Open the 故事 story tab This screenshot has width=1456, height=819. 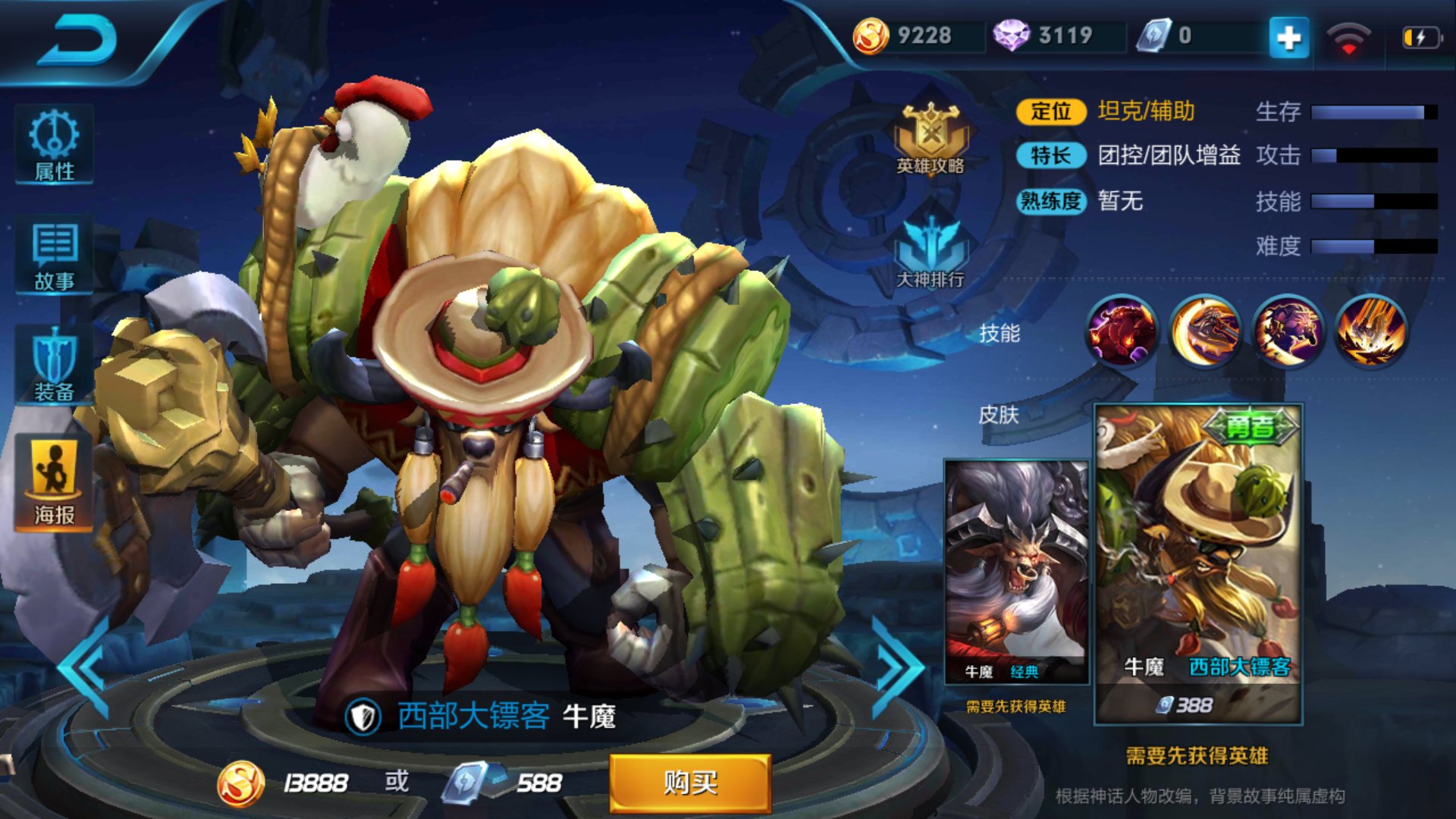[54, 256]
